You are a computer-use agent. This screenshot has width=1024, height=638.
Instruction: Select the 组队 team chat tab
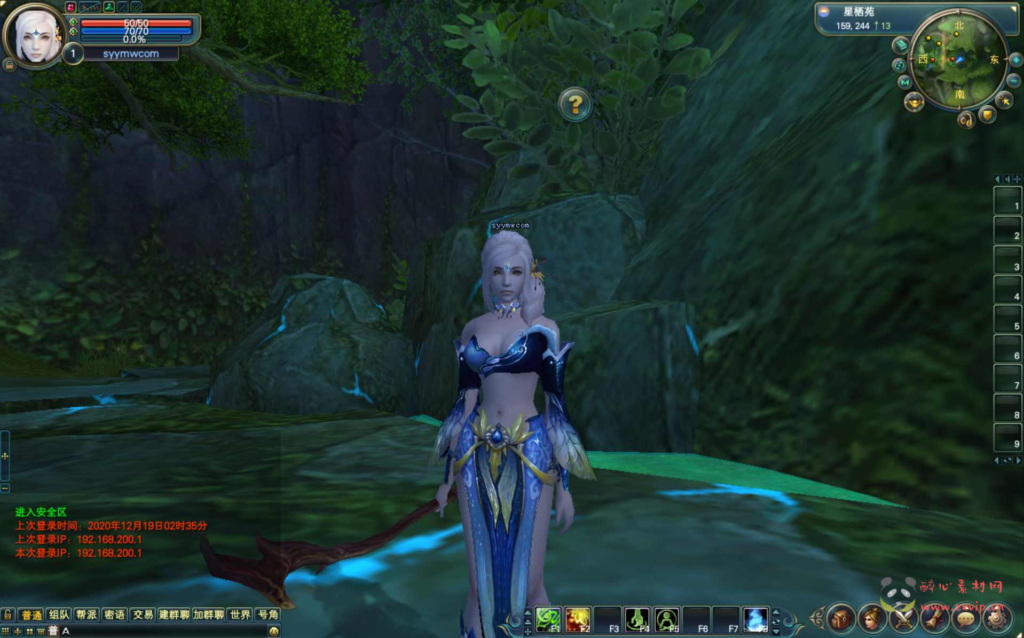59,615
